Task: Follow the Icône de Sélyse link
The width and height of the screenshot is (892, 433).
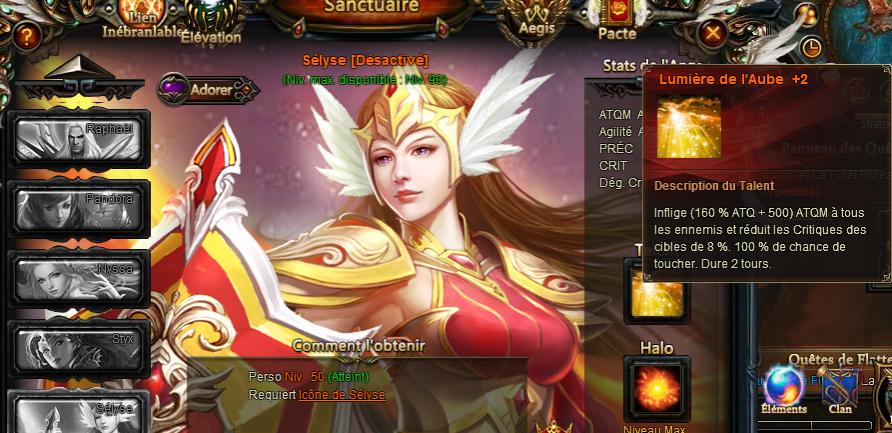Action: point(342,395)
